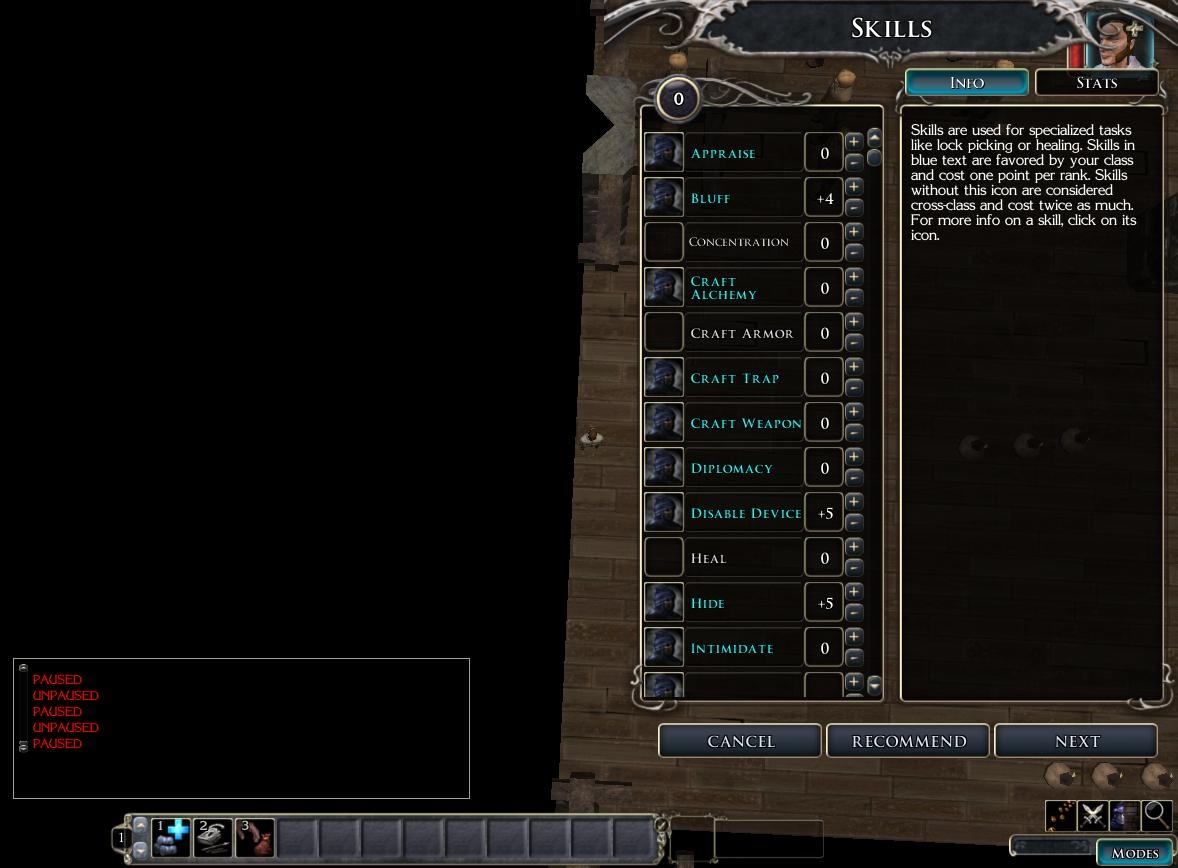Reduce the Hide skill rank
The width and height of the screenshot is (1178, 868).
854,613
